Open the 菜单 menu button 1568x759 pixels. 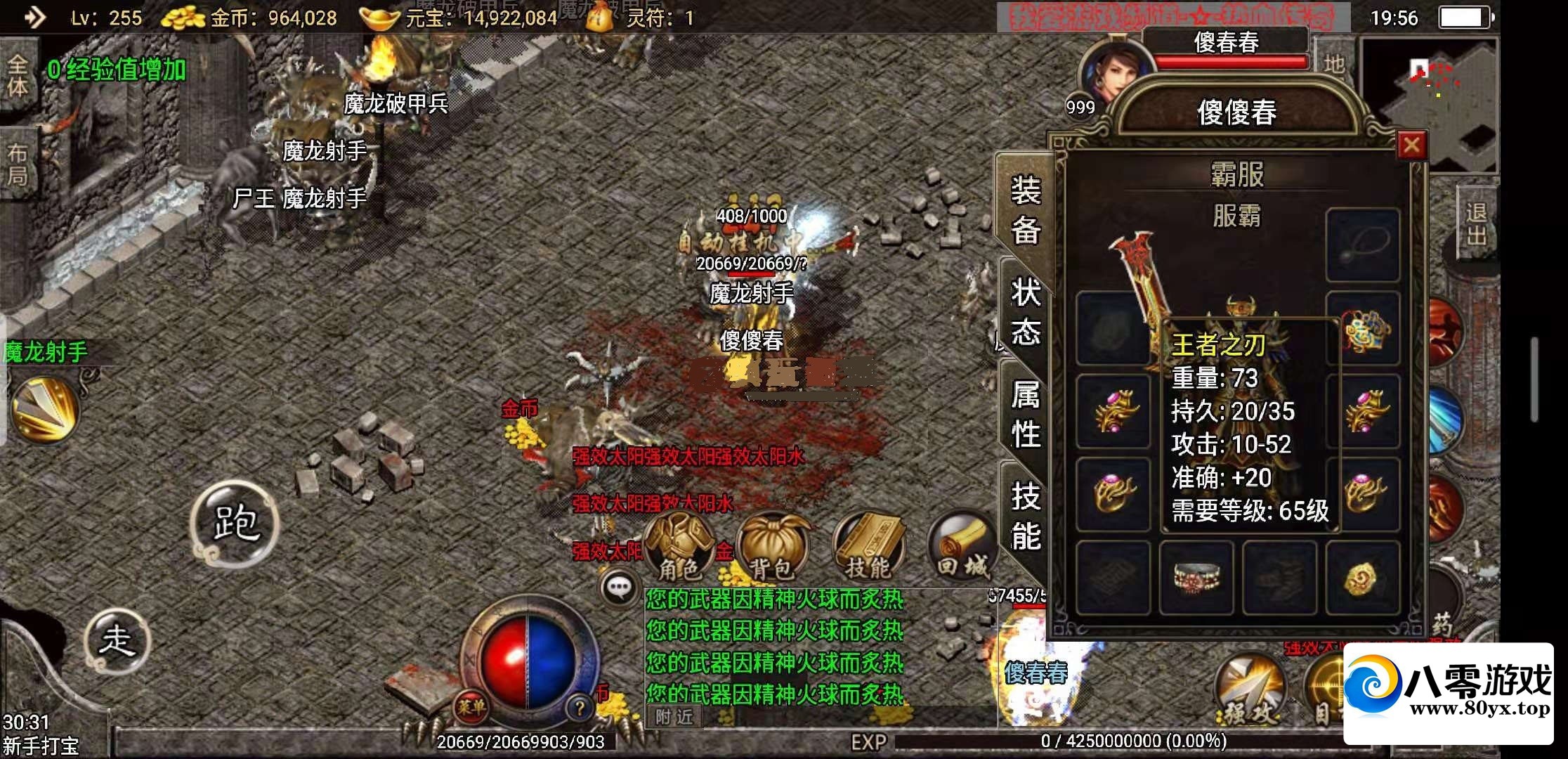(471, 706)
